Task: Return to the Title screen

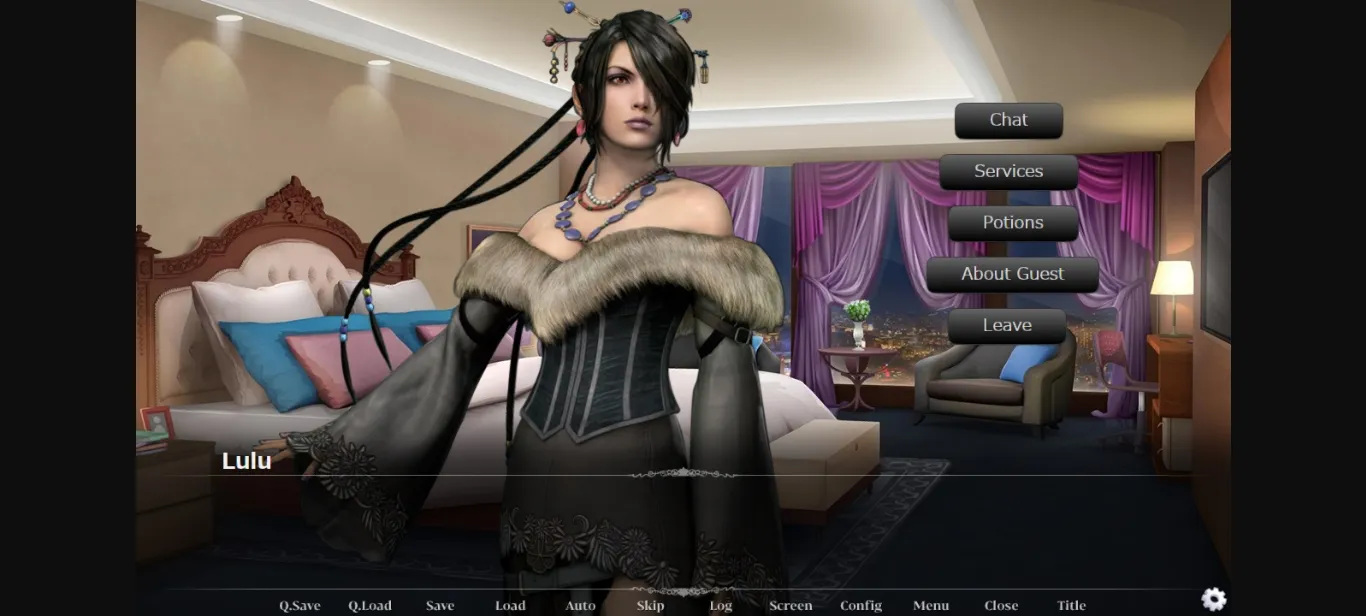Action: (x=1071, y=605)
